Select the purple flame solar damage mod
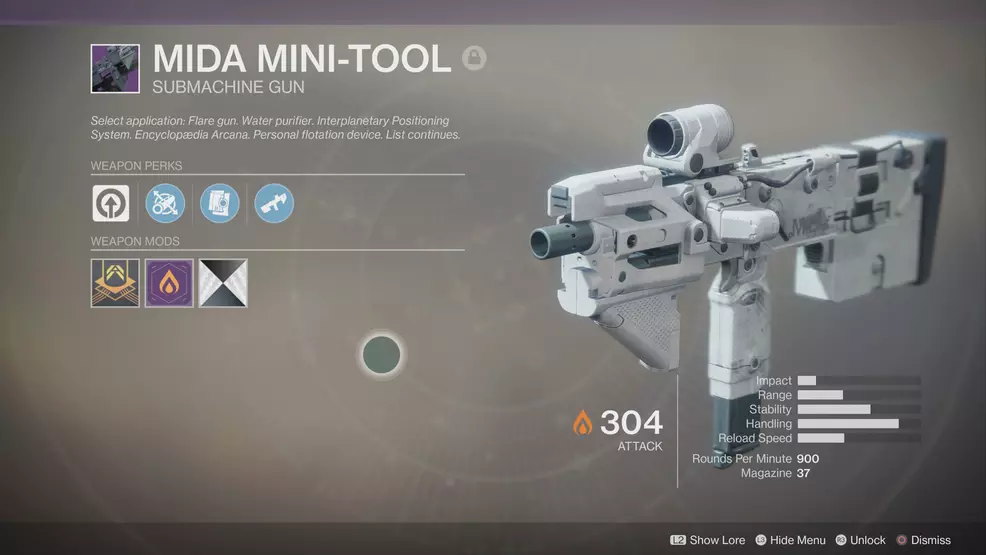This screenshot has width=986, height=555. [x=169, y=283]
